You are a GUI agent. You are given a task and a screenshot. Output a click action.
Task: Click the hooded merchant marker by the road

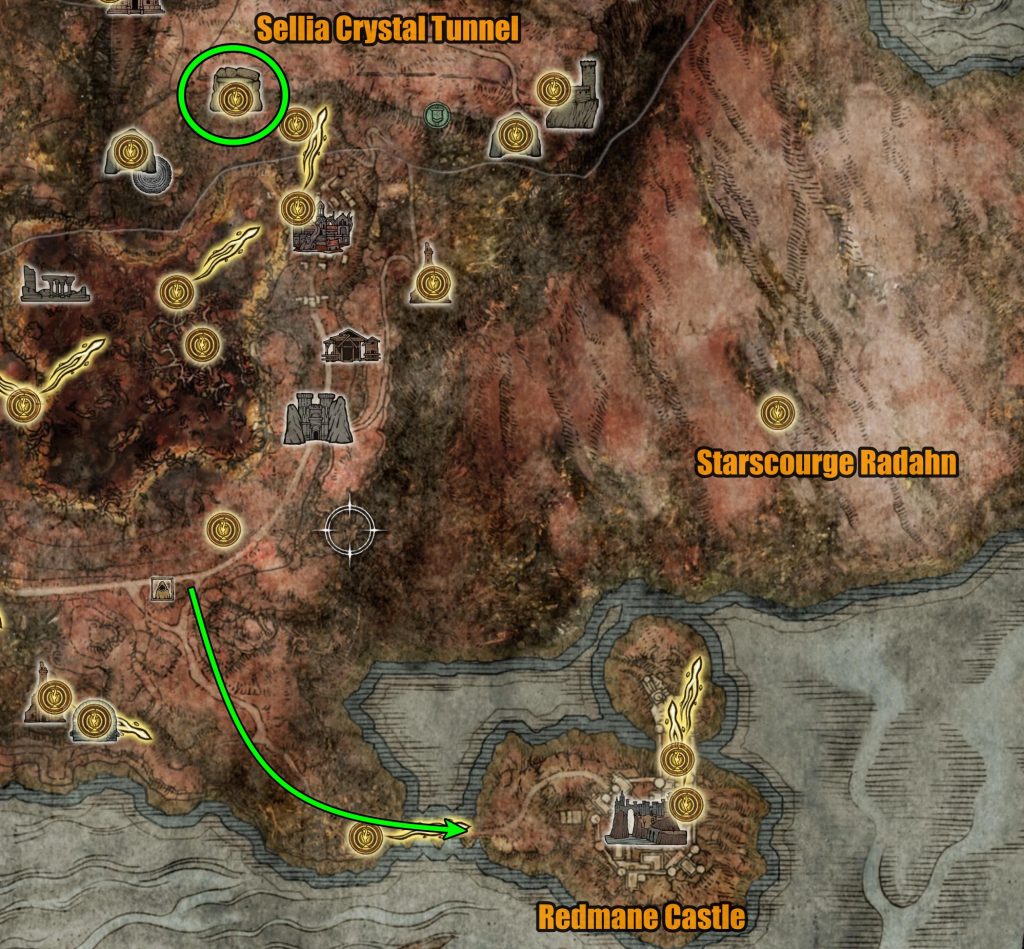161,591
